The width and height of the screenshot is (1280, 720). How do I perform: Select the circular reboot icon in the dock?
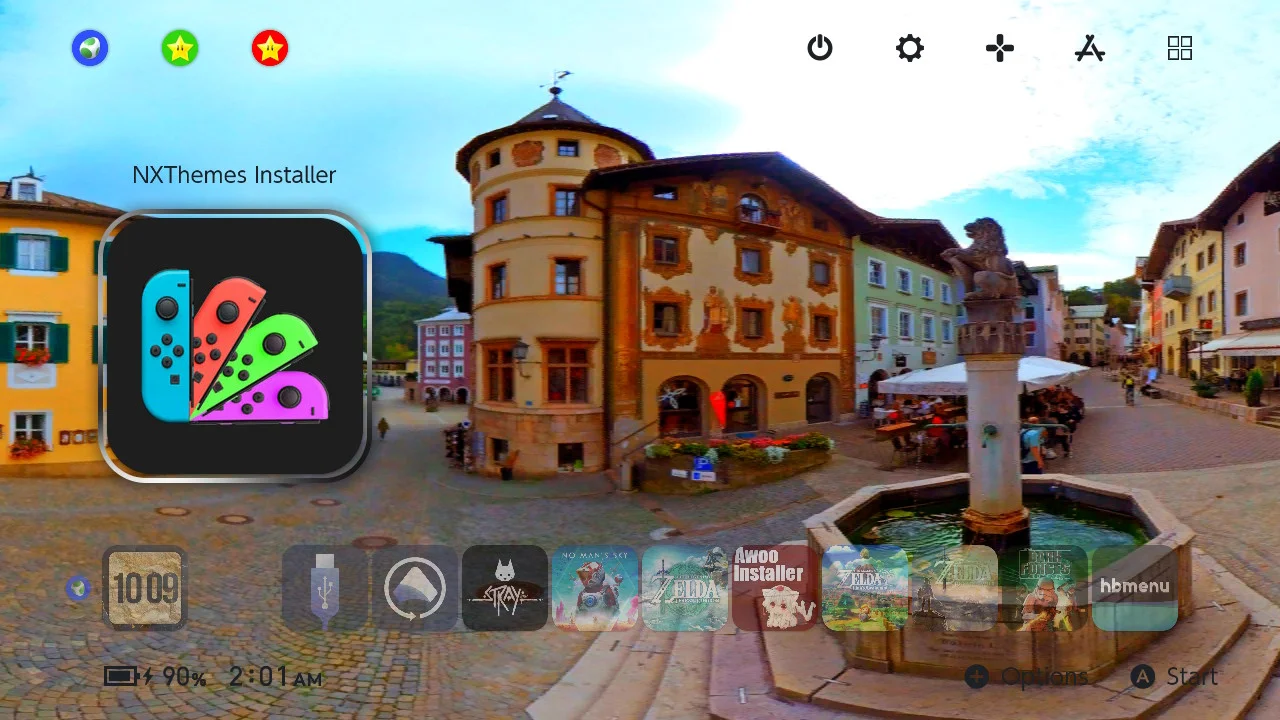[415, 588]
